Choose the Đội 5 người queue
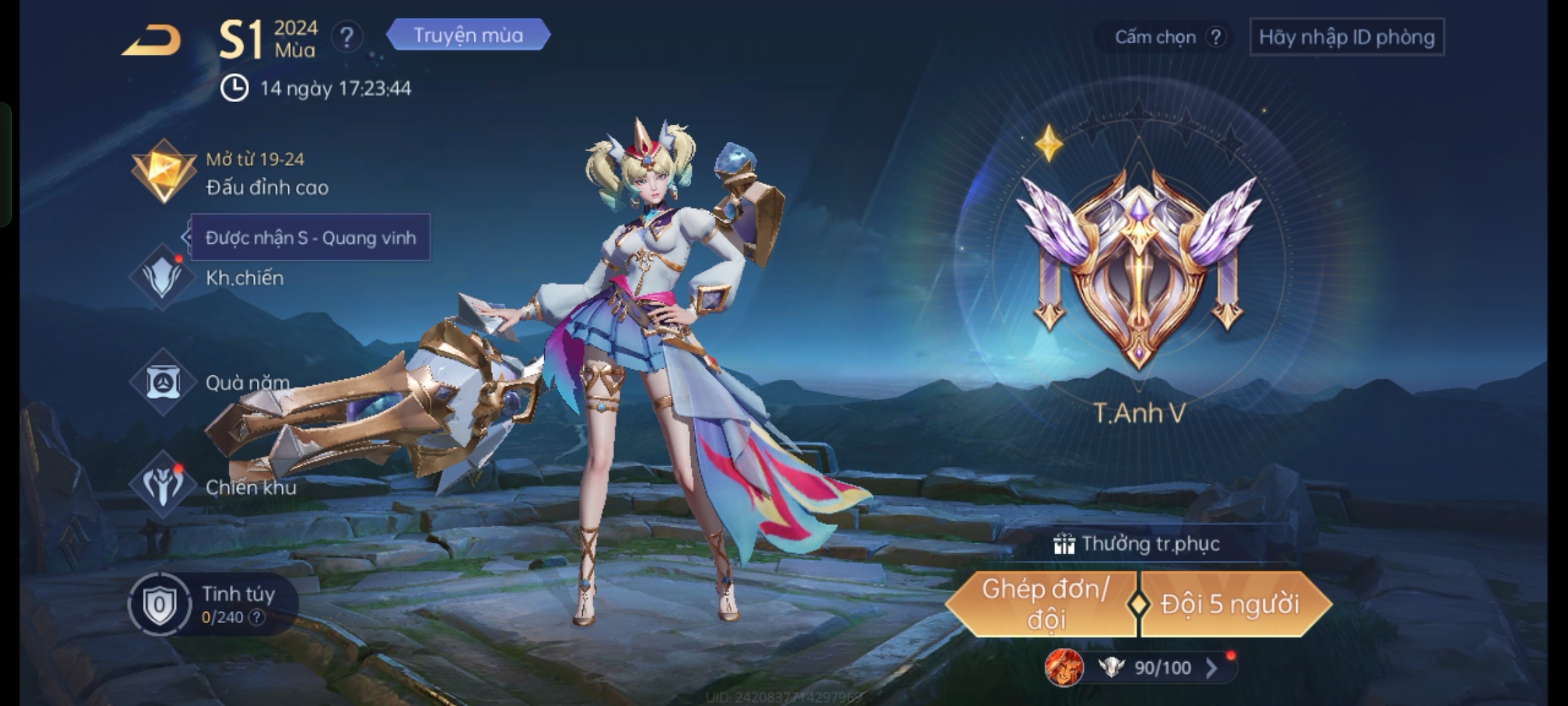Screen dimensions: 1568x706 click(1230, 604)
